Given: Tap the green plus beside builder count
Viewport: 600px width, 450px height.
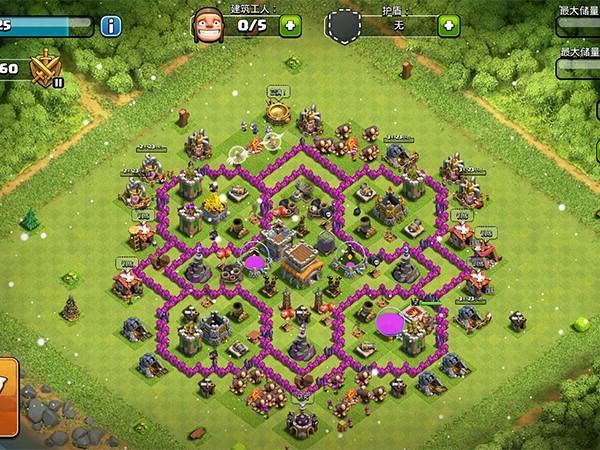Looking at the screenshot, I should pos(290,25).
